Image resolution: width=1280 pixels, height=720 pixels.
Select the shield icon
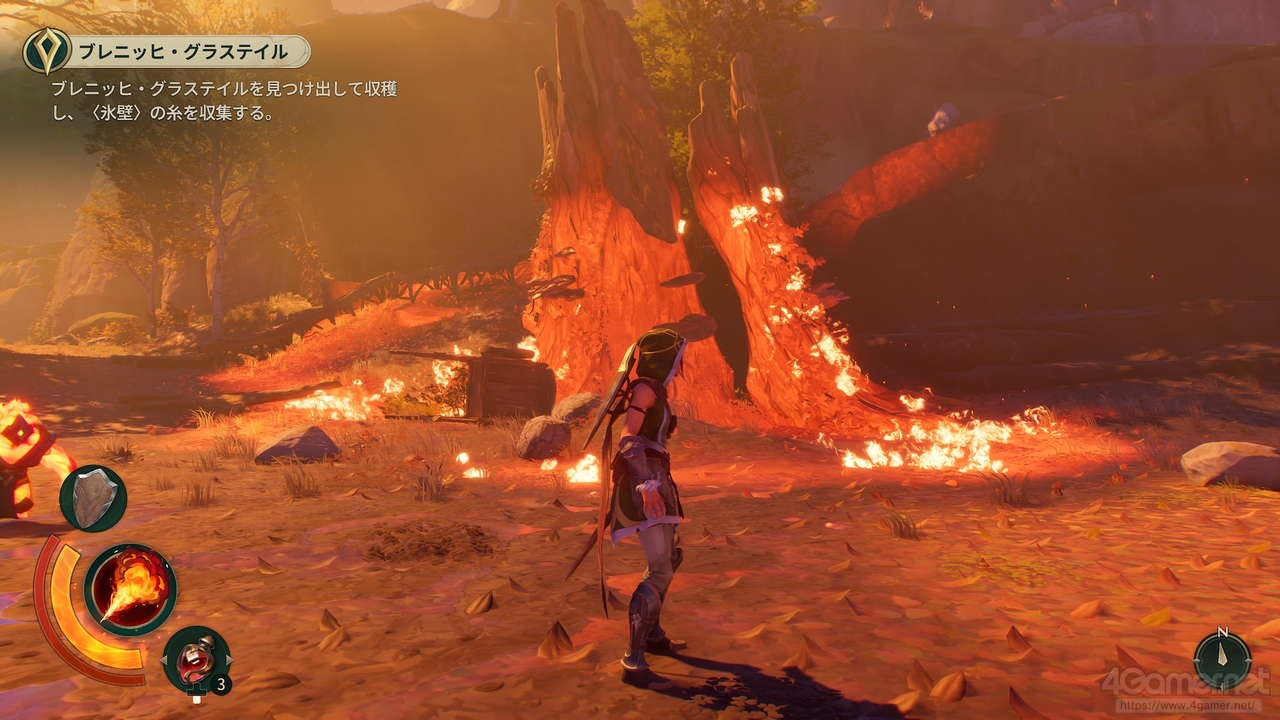(x=93, y=498)
